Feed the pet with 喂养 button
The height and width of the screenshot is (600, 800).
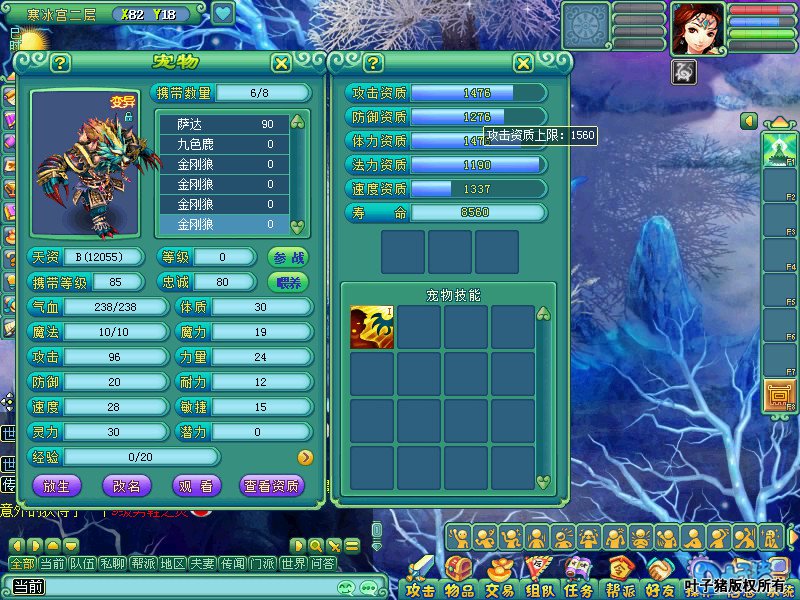(288, 282)
